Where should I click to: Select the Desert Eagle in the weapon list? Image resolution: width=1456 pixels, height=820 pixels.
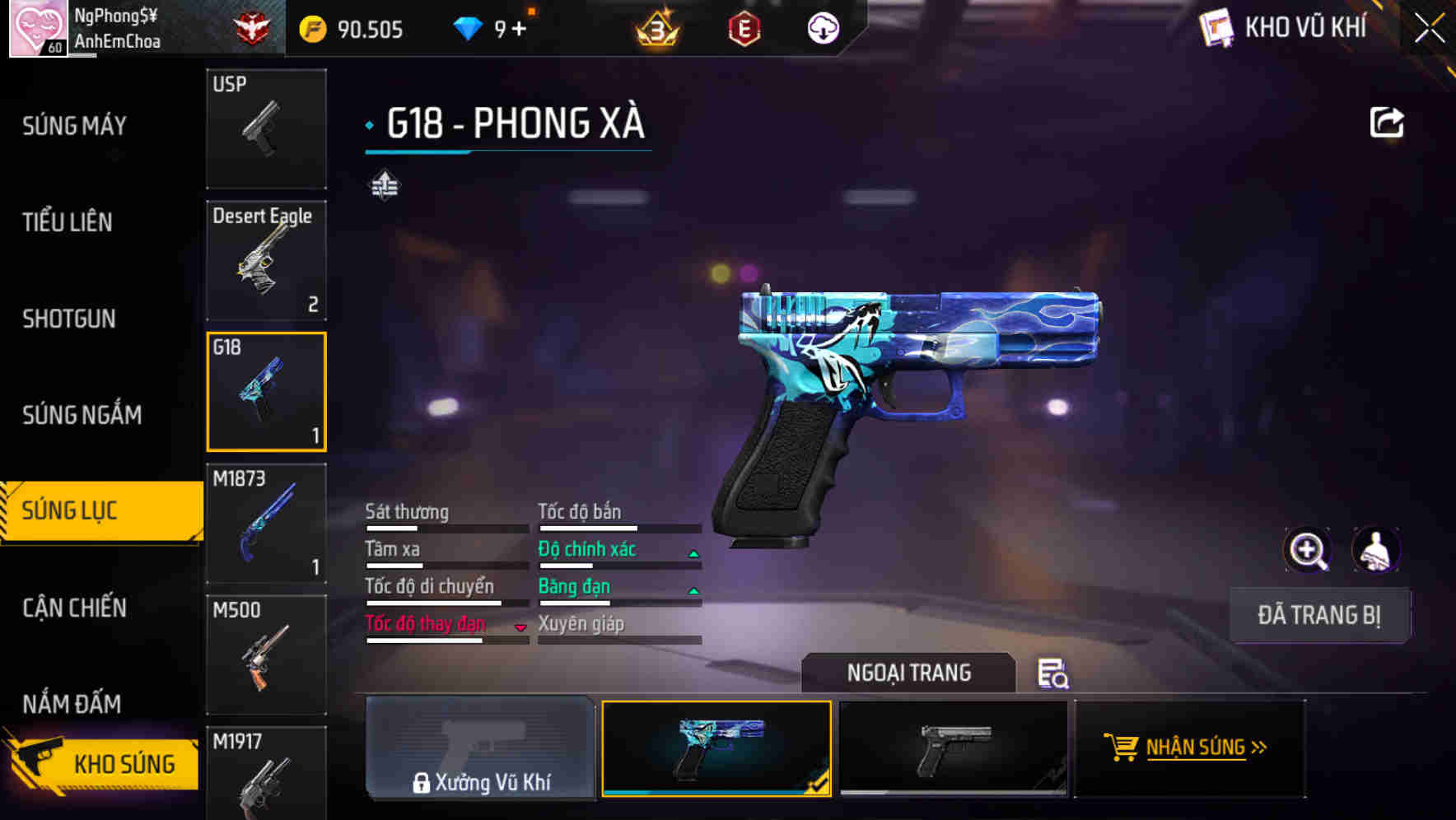click(266, 260)
